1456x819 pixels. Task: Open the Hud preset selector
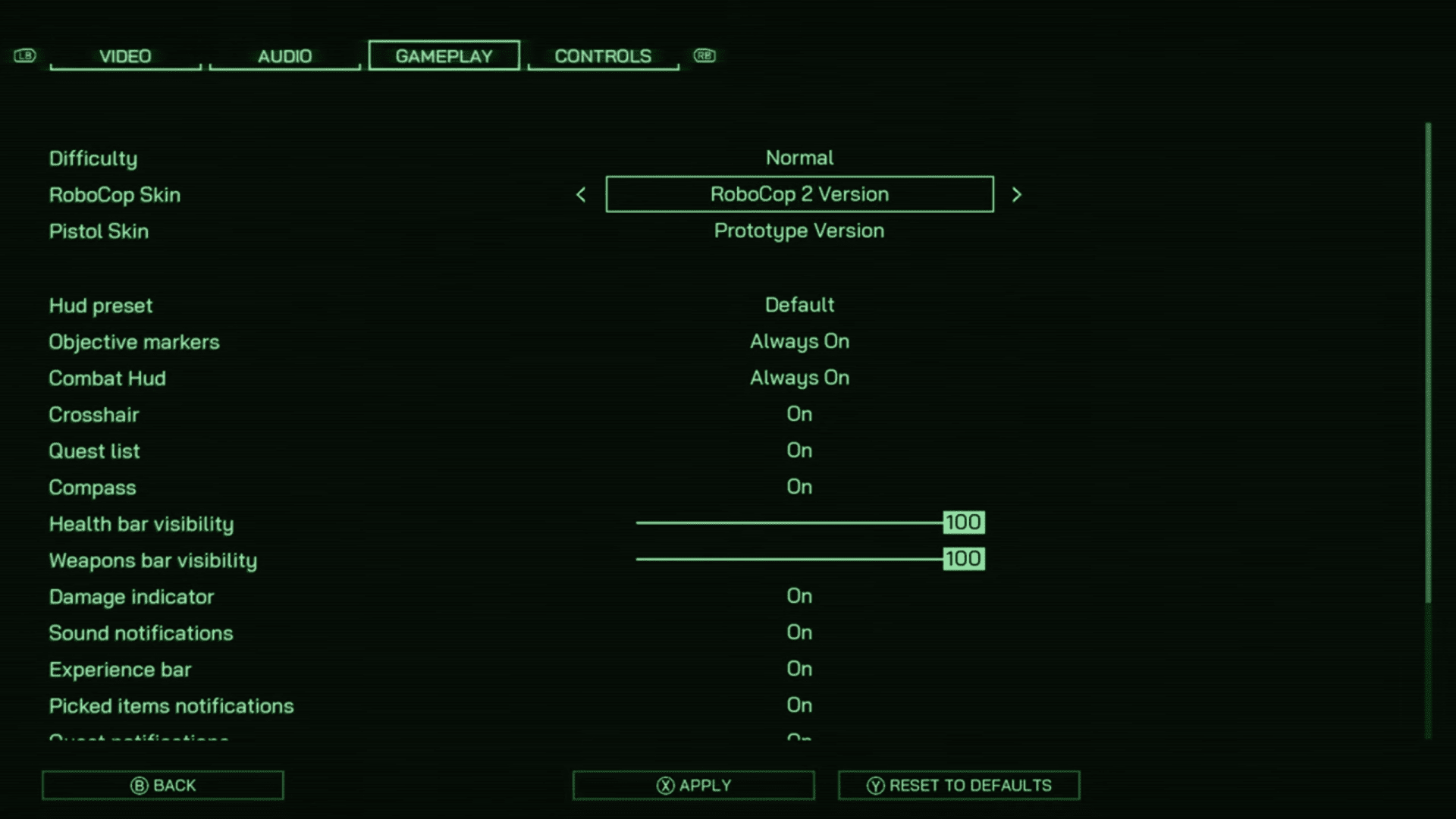tap(799, 305)
